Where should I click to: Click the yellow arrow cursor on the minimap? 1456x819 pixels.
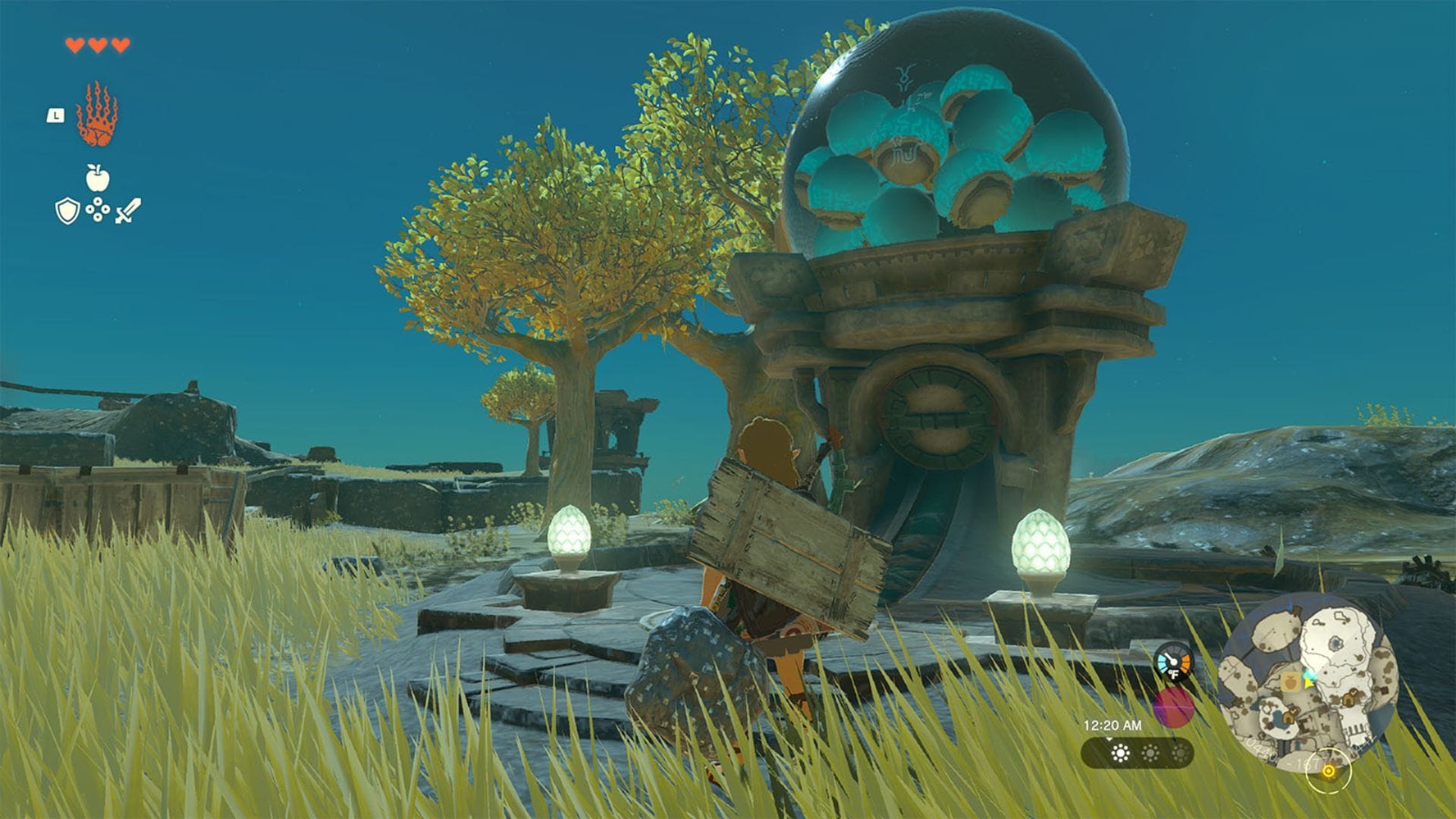point(1308,686)
